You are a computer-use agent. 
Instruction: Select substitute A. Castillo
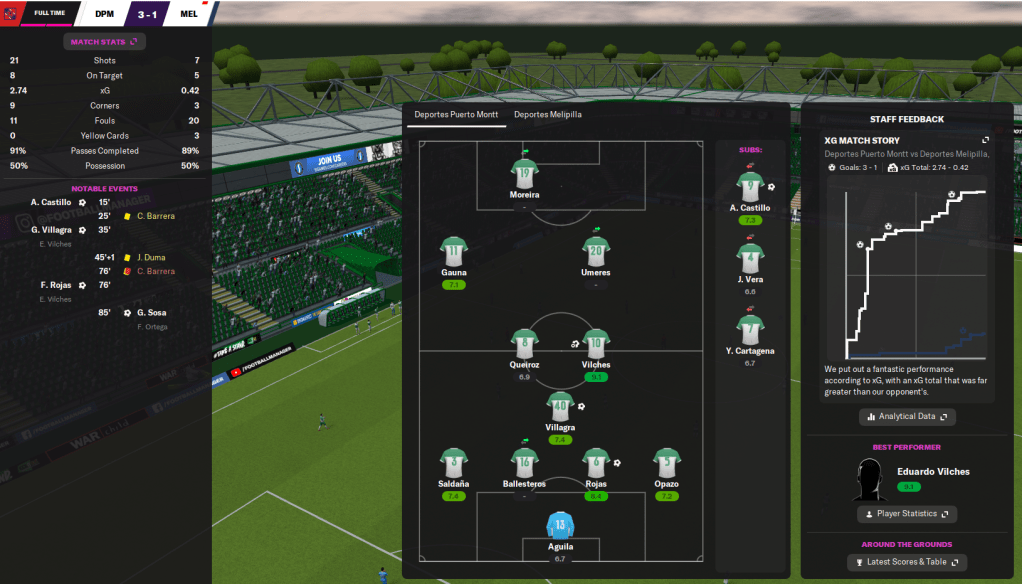[x=750, y=186]
